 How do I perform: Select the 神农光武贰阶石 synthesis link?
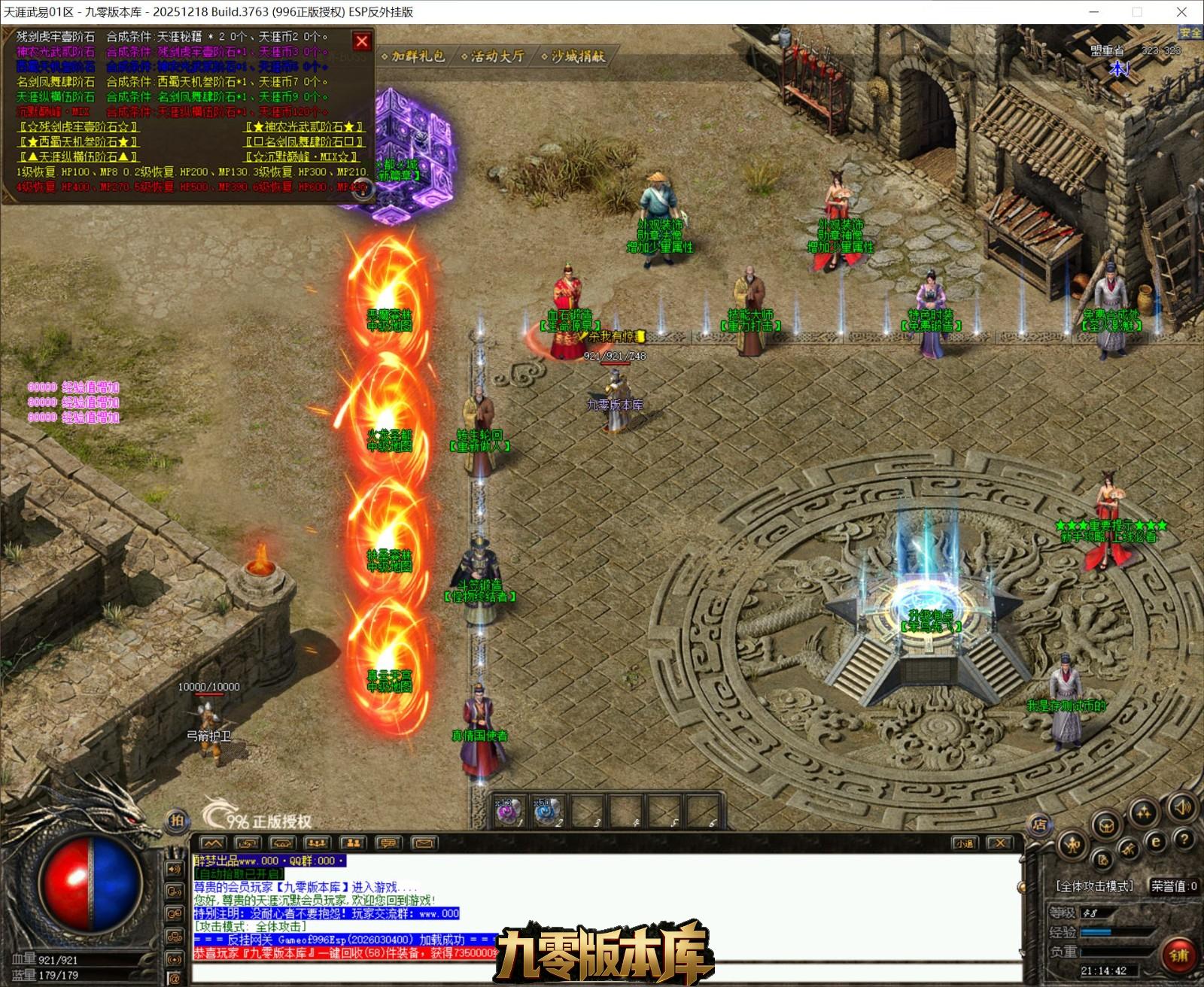tap(305, 127)
